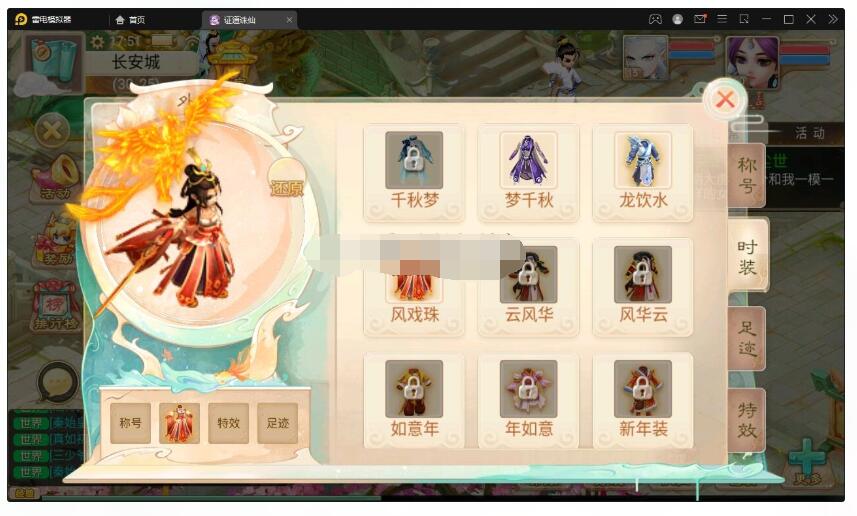Choose the 新年装 outfit

coord(642,400)
